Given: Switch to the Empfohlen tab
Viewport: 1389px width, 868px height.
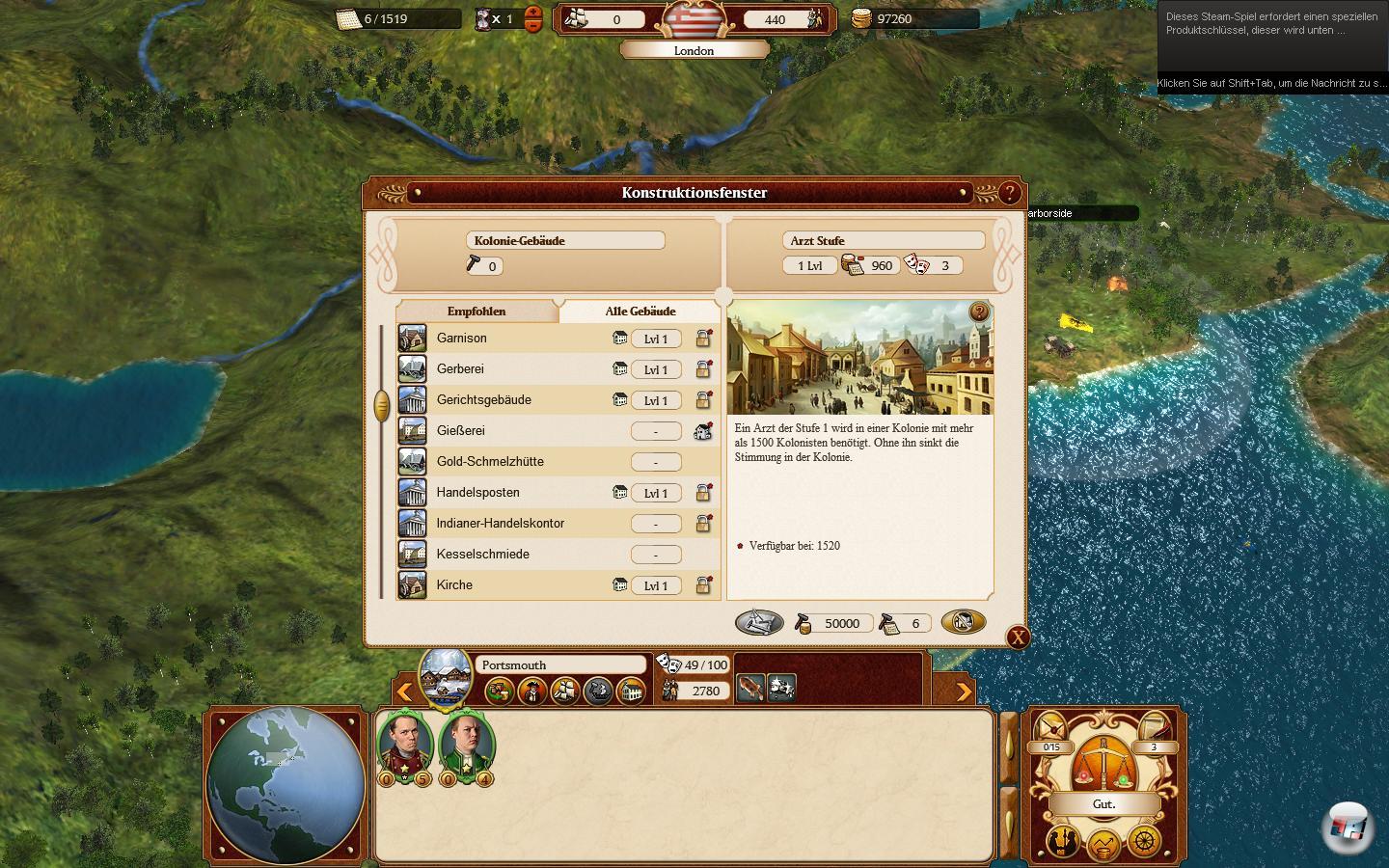Looking at the screenshot, I should point(477,312).
